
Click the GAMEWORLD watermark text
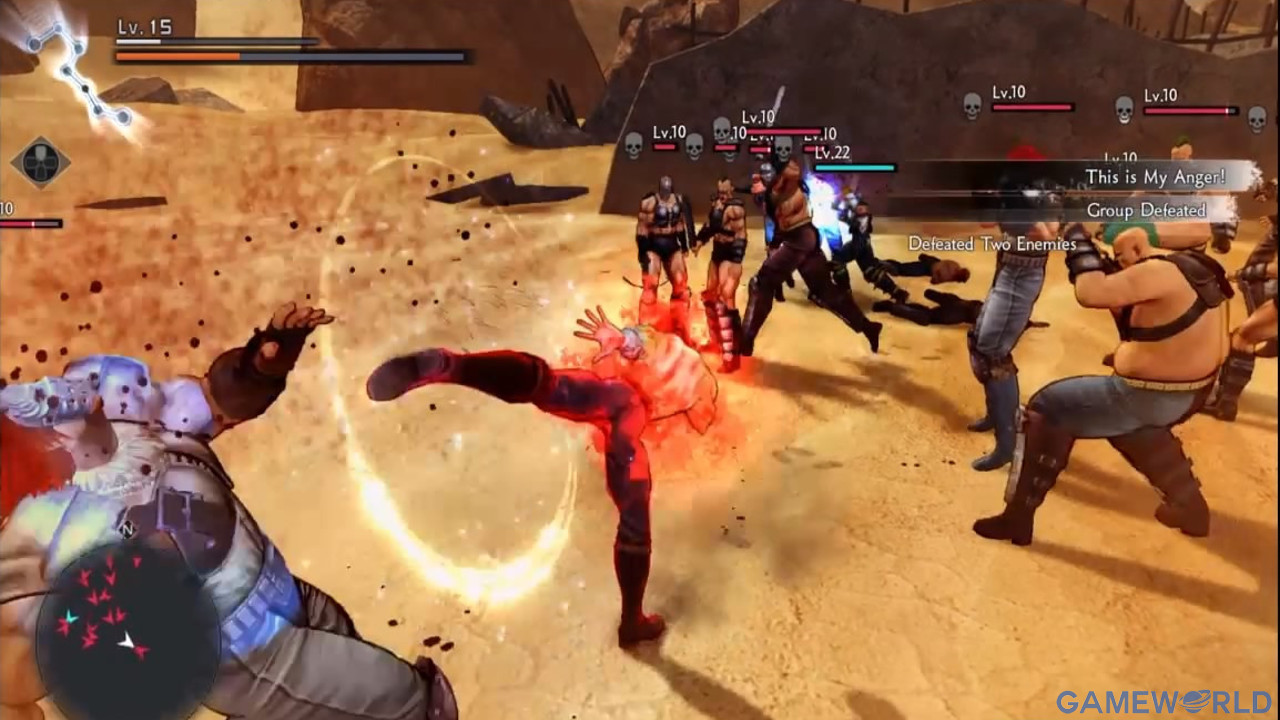click(1180, 702)
